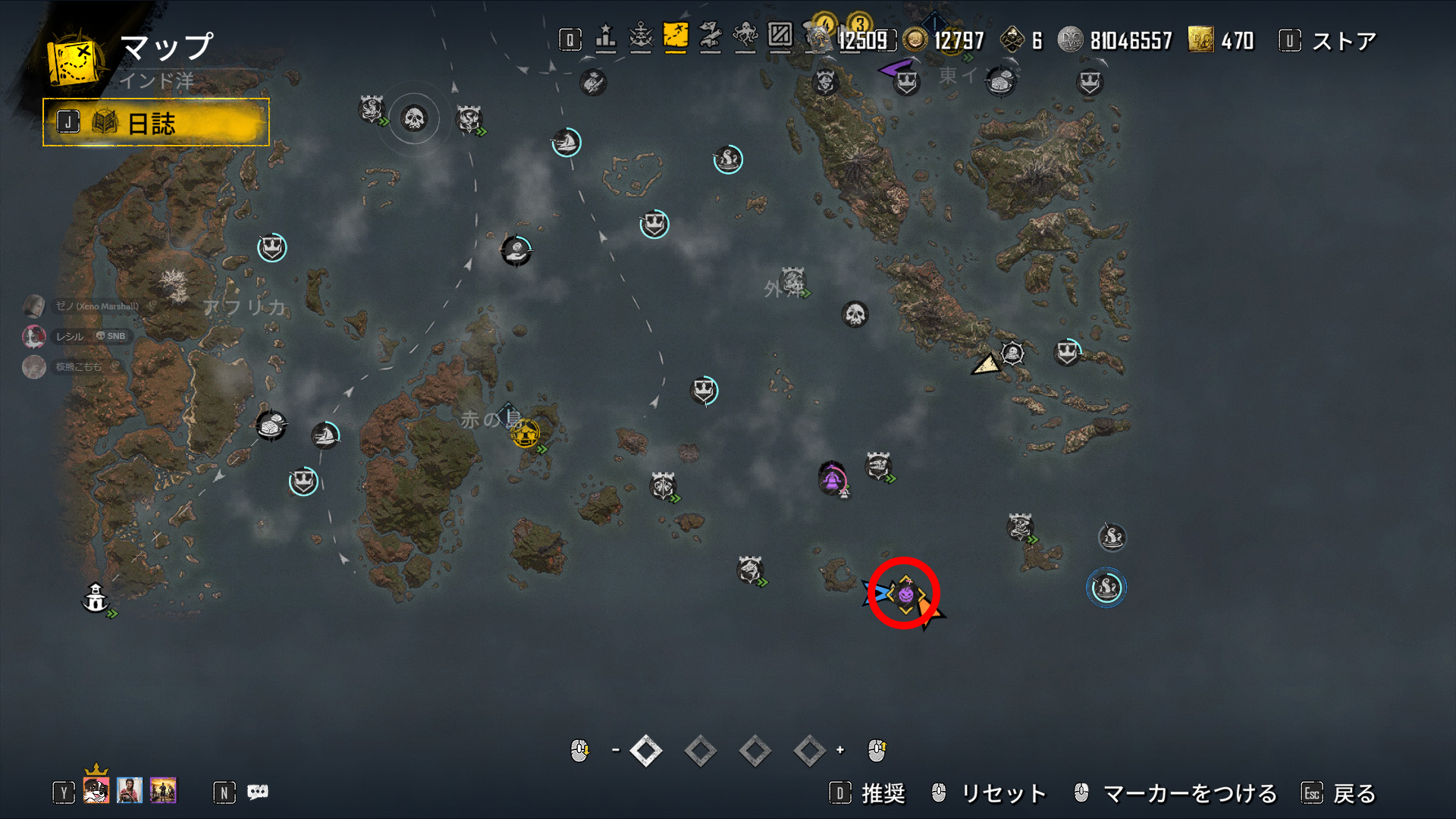Select the crowned group leader portrait
The height and width of the screenshot is (819, 1456).
click(x=96, y=789)
